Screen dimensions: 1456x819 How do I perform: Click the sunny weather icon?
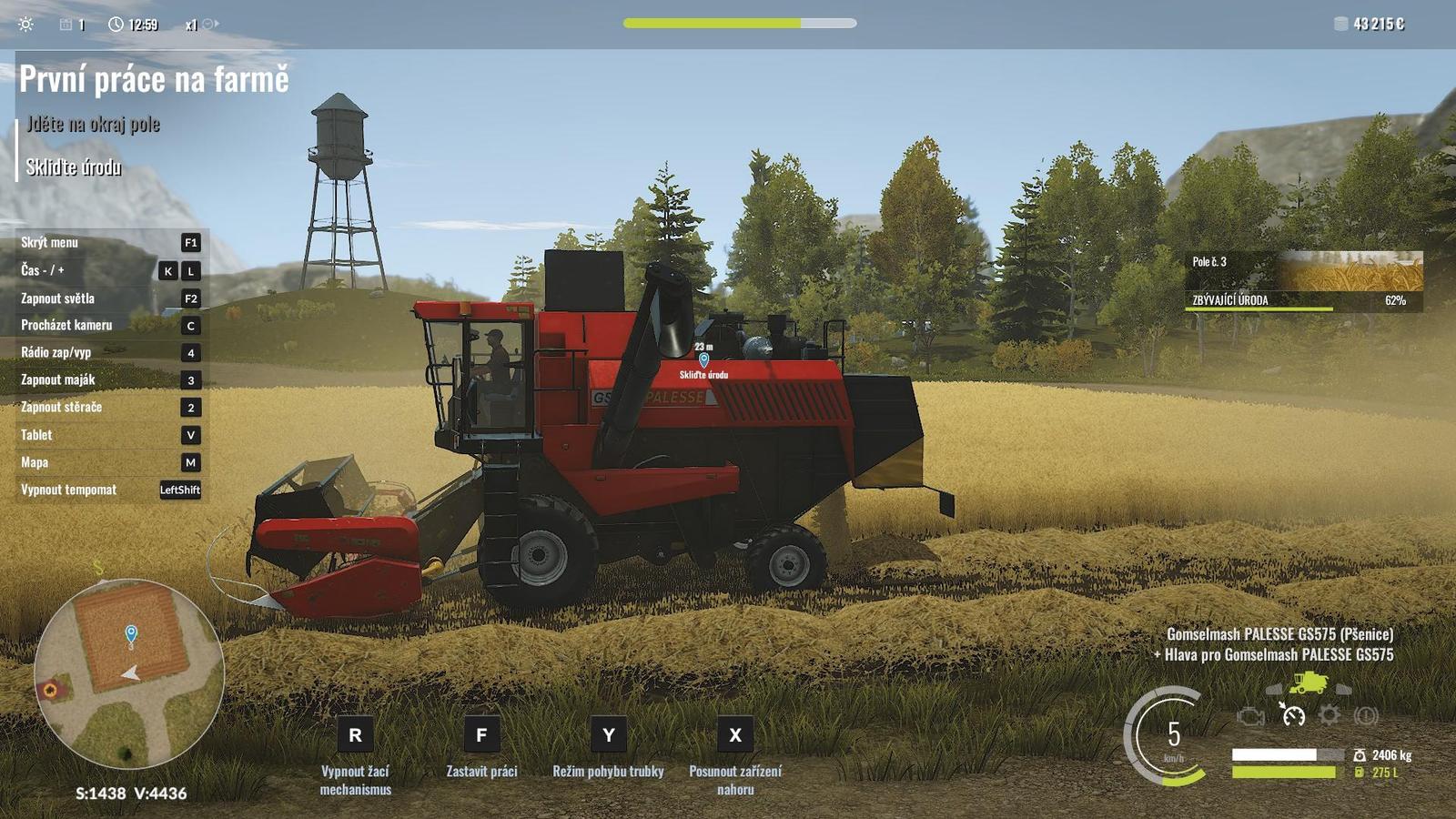pos(26,25)
